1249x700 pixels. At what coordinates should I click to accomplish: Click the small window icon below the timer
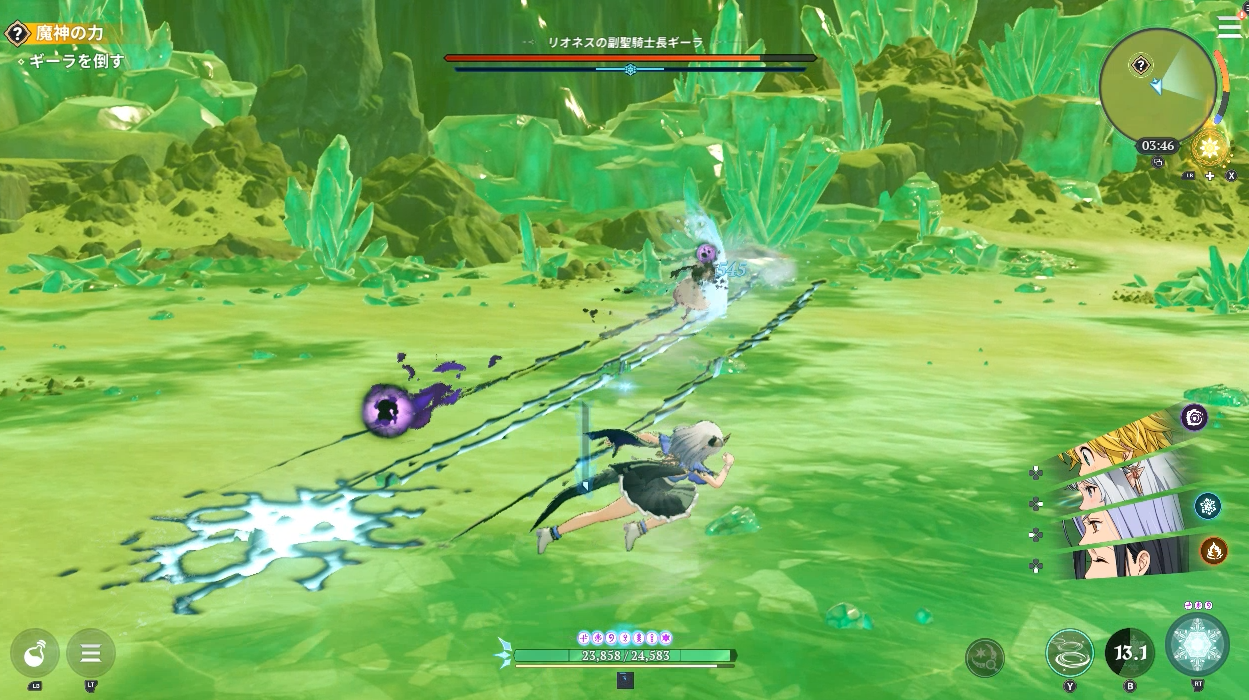point(1158,162)
